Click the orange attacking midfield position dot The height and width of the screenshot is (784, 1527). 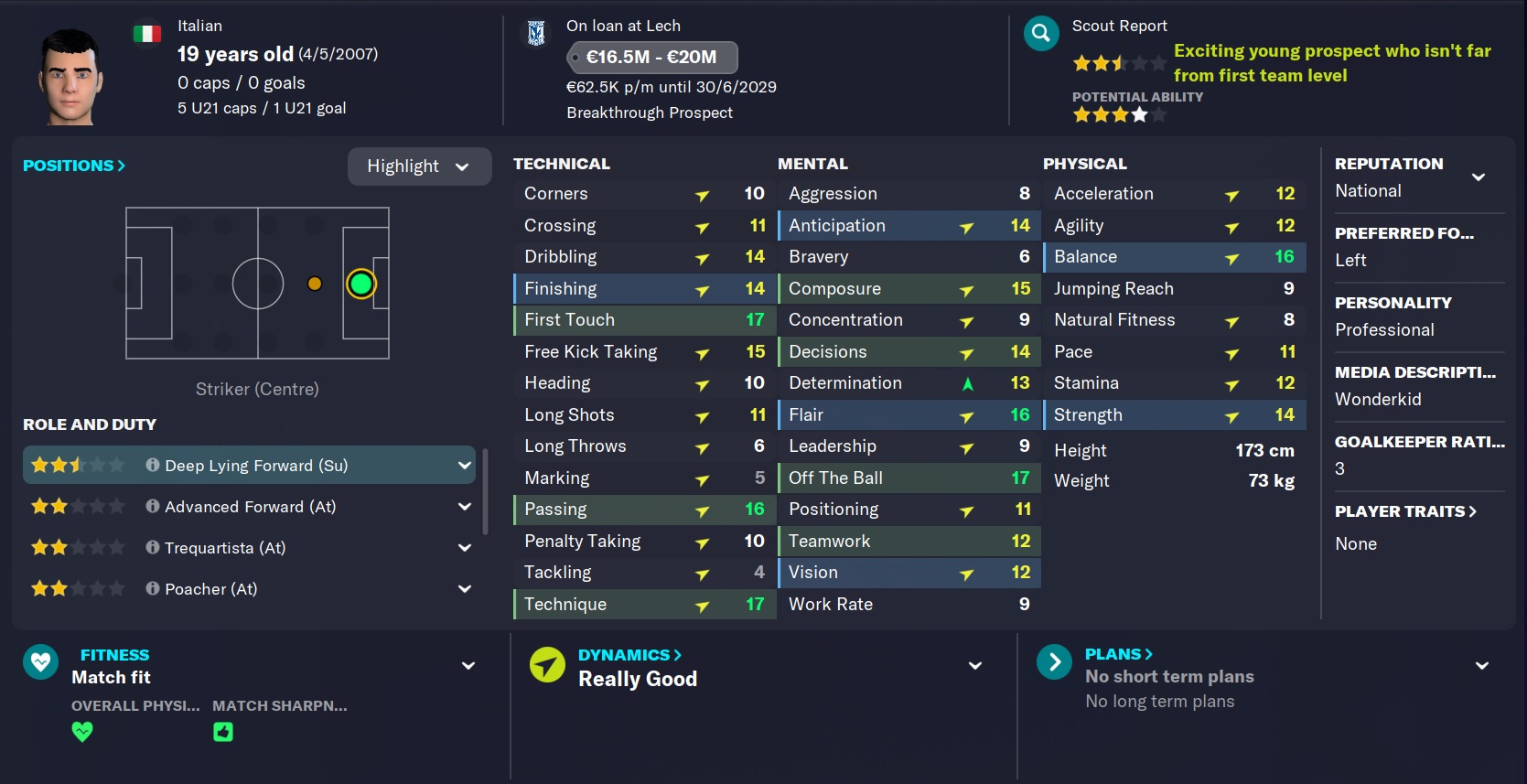(315, 284)
